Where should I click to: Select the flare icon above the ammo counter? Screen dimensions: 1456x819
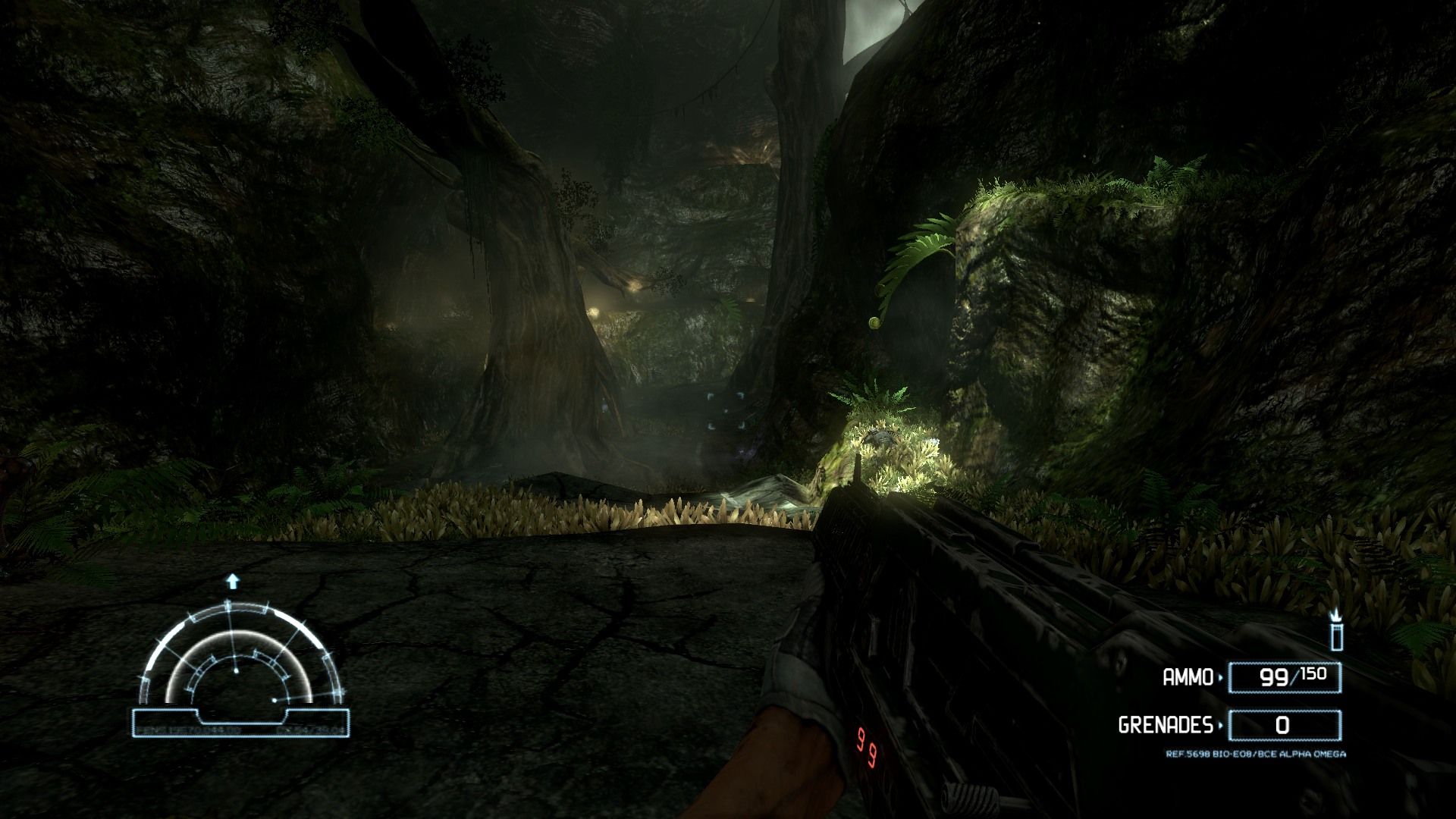click(1336, 630)
